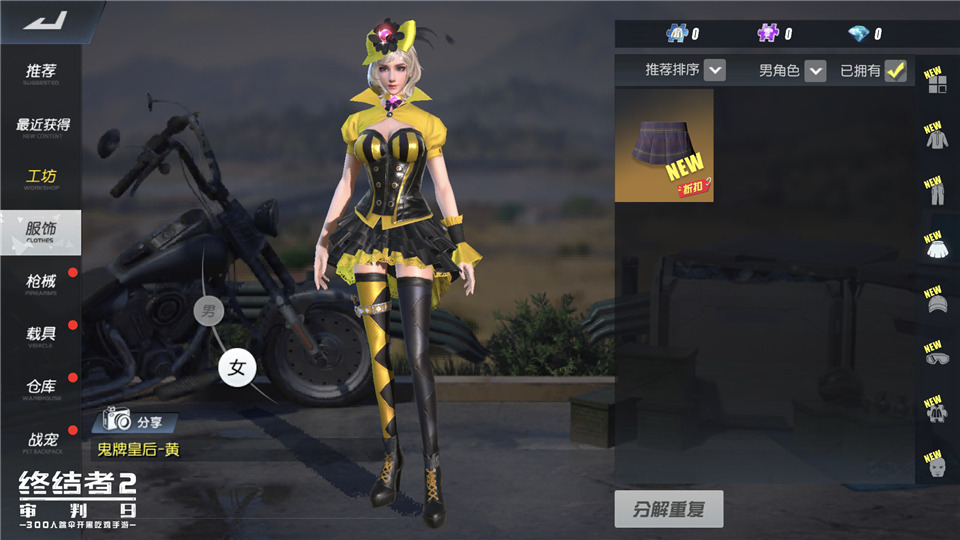Open the 推荐排序 sort dropdown
The height and width of the screenshot is (540, 960).
click(714, 70)
